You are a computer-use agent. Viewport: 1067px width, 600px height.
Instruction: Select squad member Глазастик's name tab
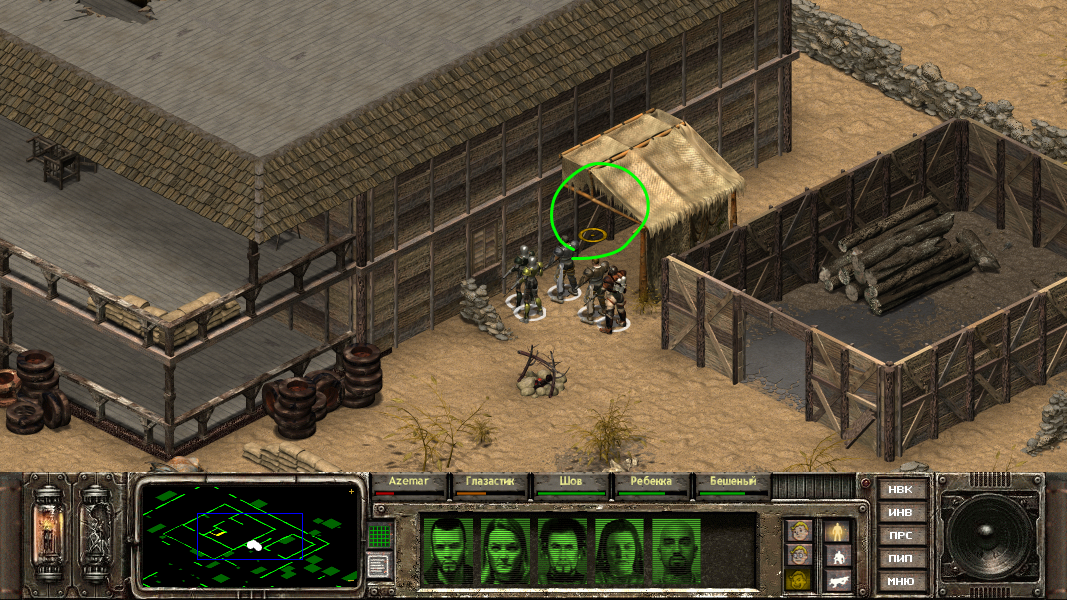click(x=490, y=482)
